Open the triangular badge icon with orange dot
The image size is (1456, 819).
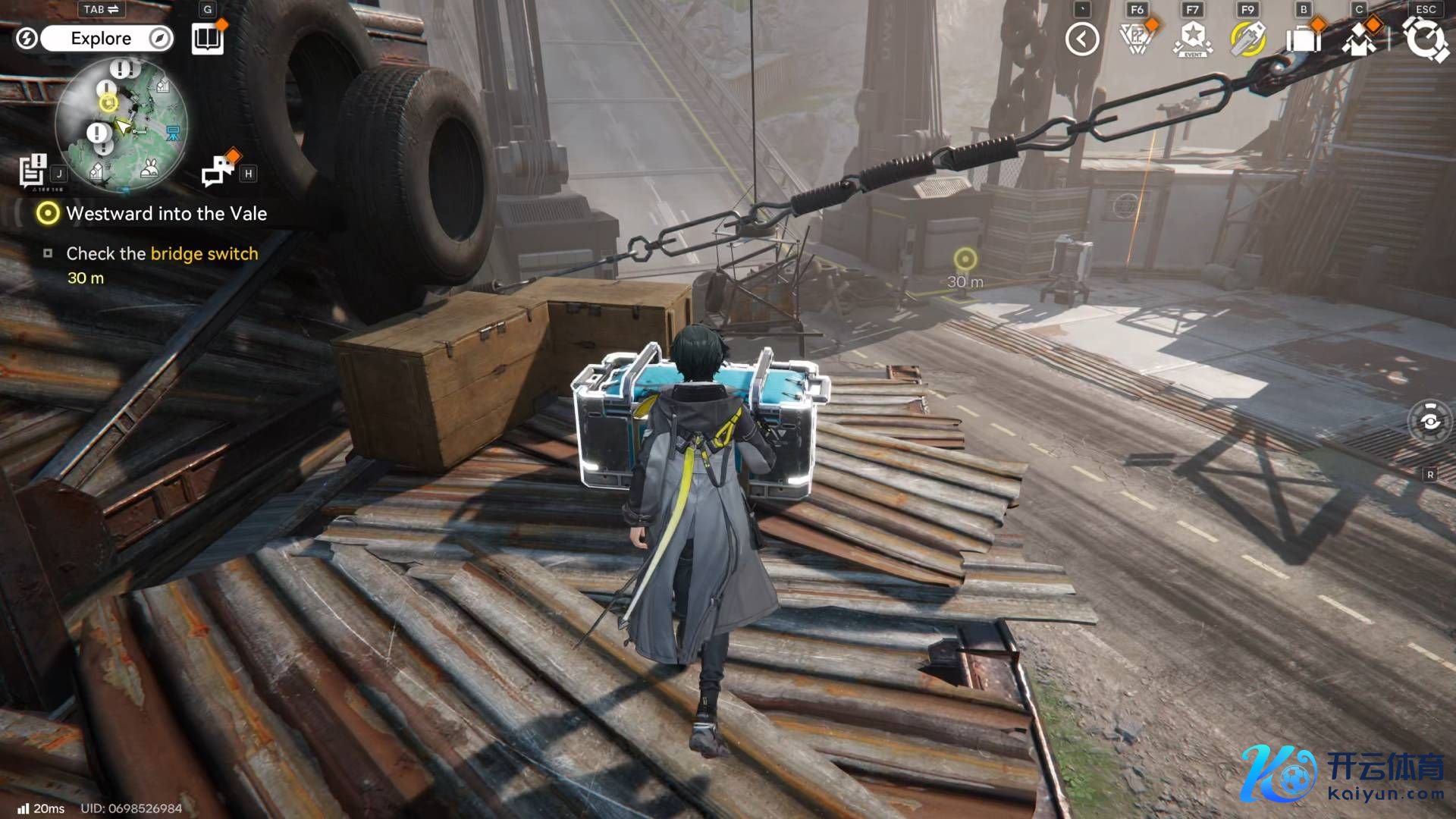click(1136, 39)
